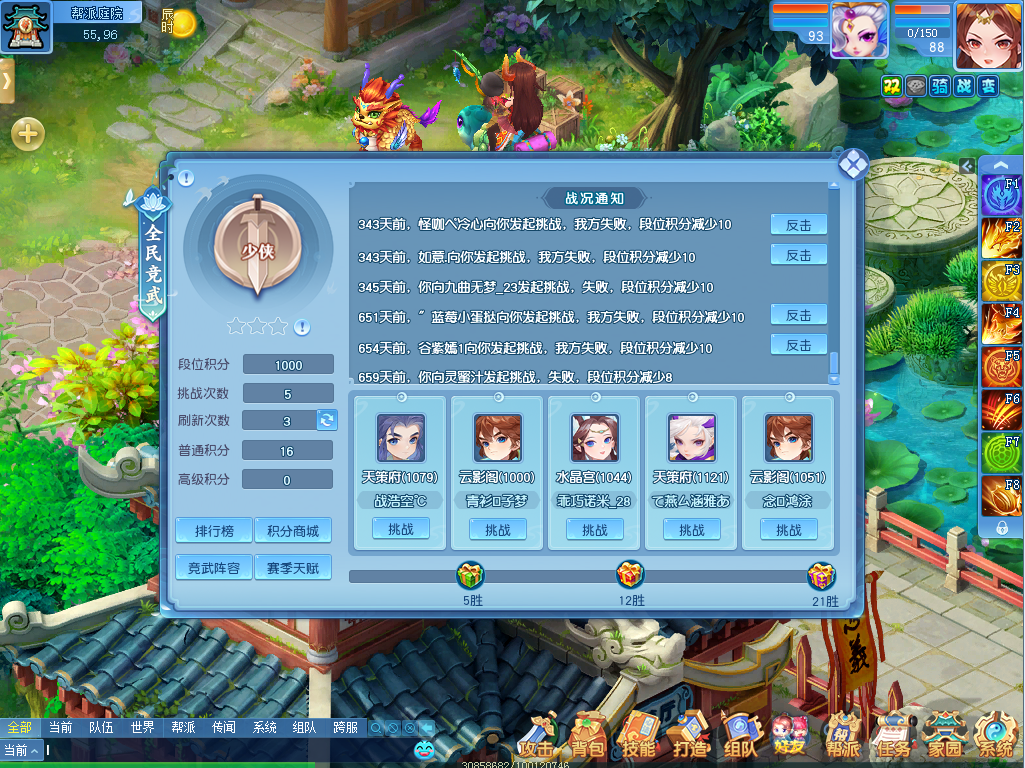Open 竞武阵容 lineup settings

tap(214, 568)
